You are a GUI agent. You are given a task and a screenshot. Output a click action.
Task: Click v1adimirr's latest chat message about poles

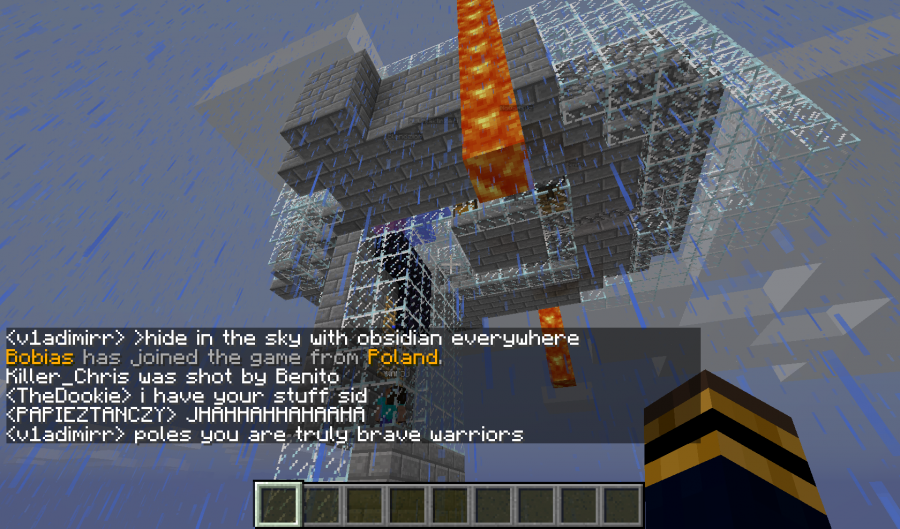[x=265, y=435]
